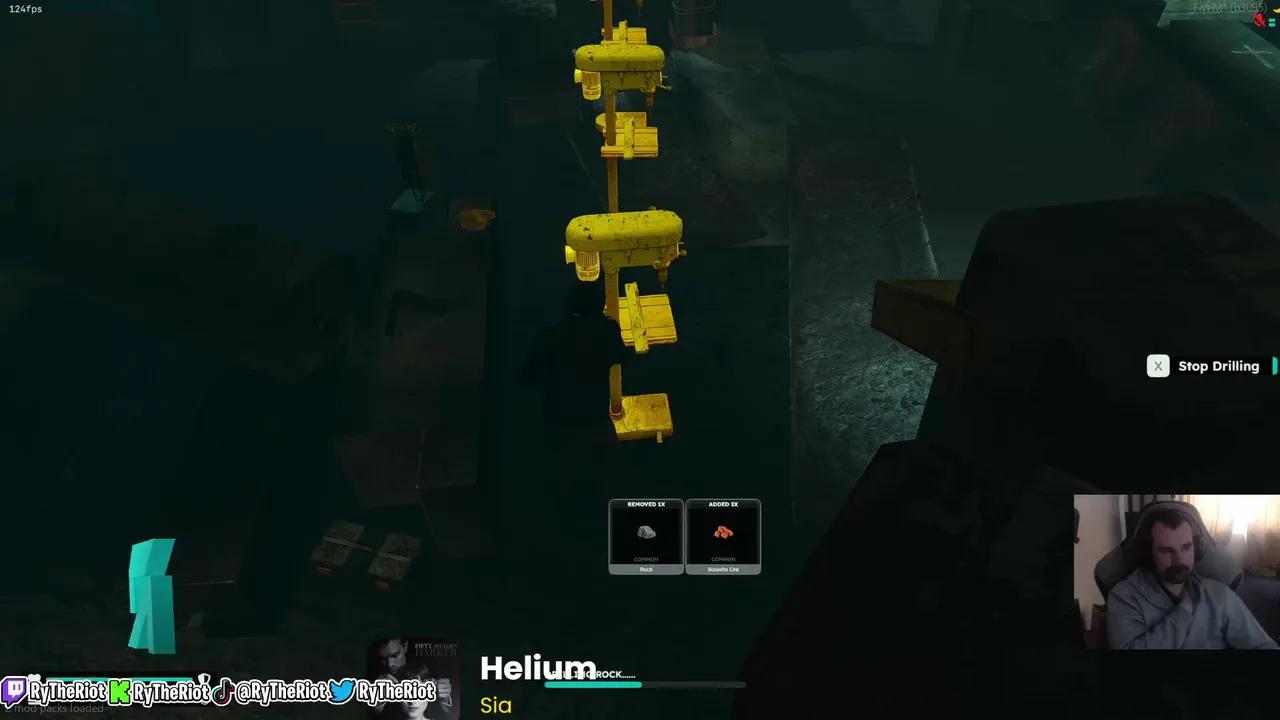Image resolution: width=1280 pixels, height=720 pixels.
Task: Select the teal connection indicator icon top right
Action: [x=1272, y=22]
